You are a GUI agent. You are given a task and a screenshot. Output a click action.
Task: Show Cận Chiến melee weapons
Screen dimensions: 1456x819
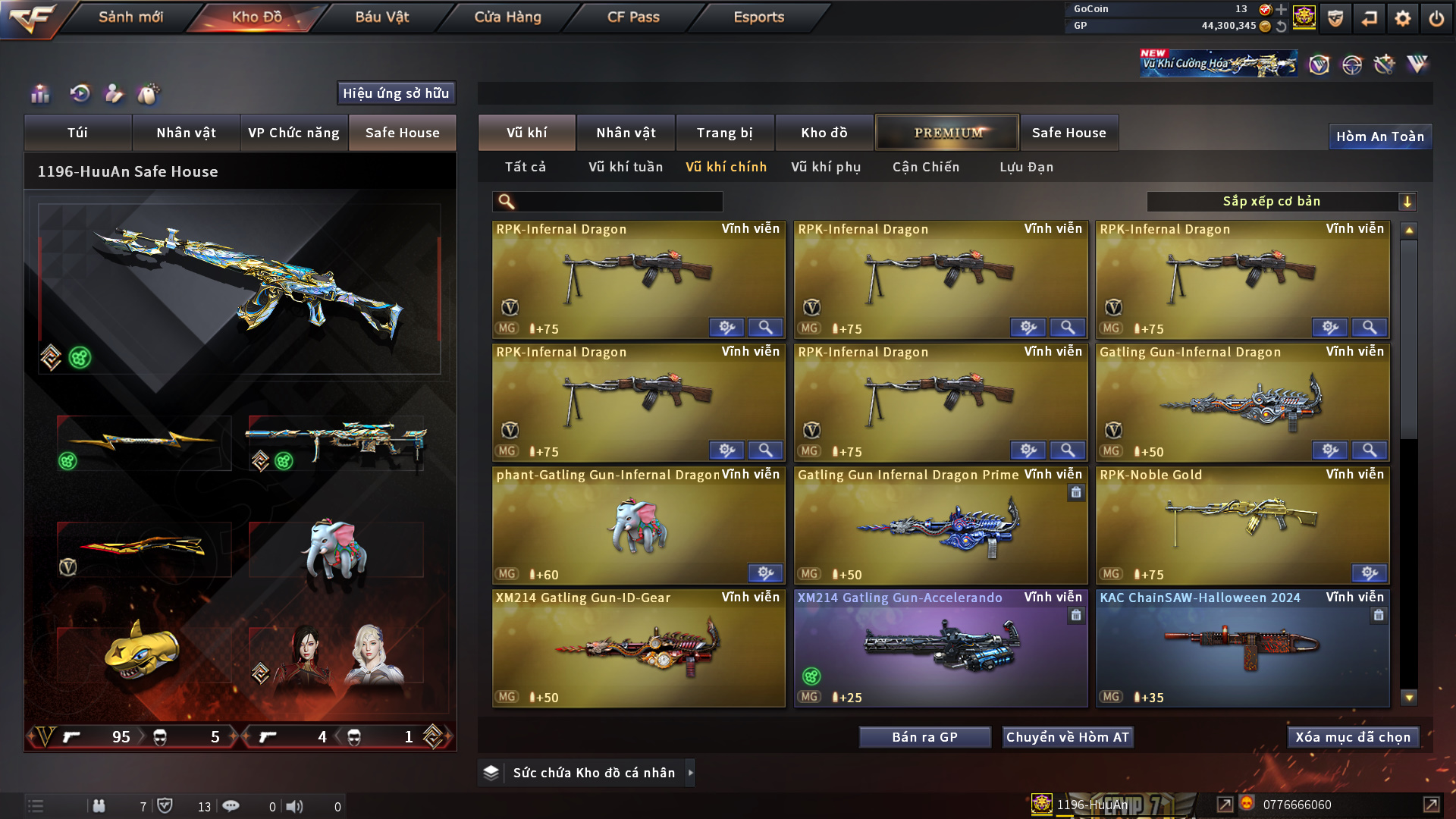point(926,167)
